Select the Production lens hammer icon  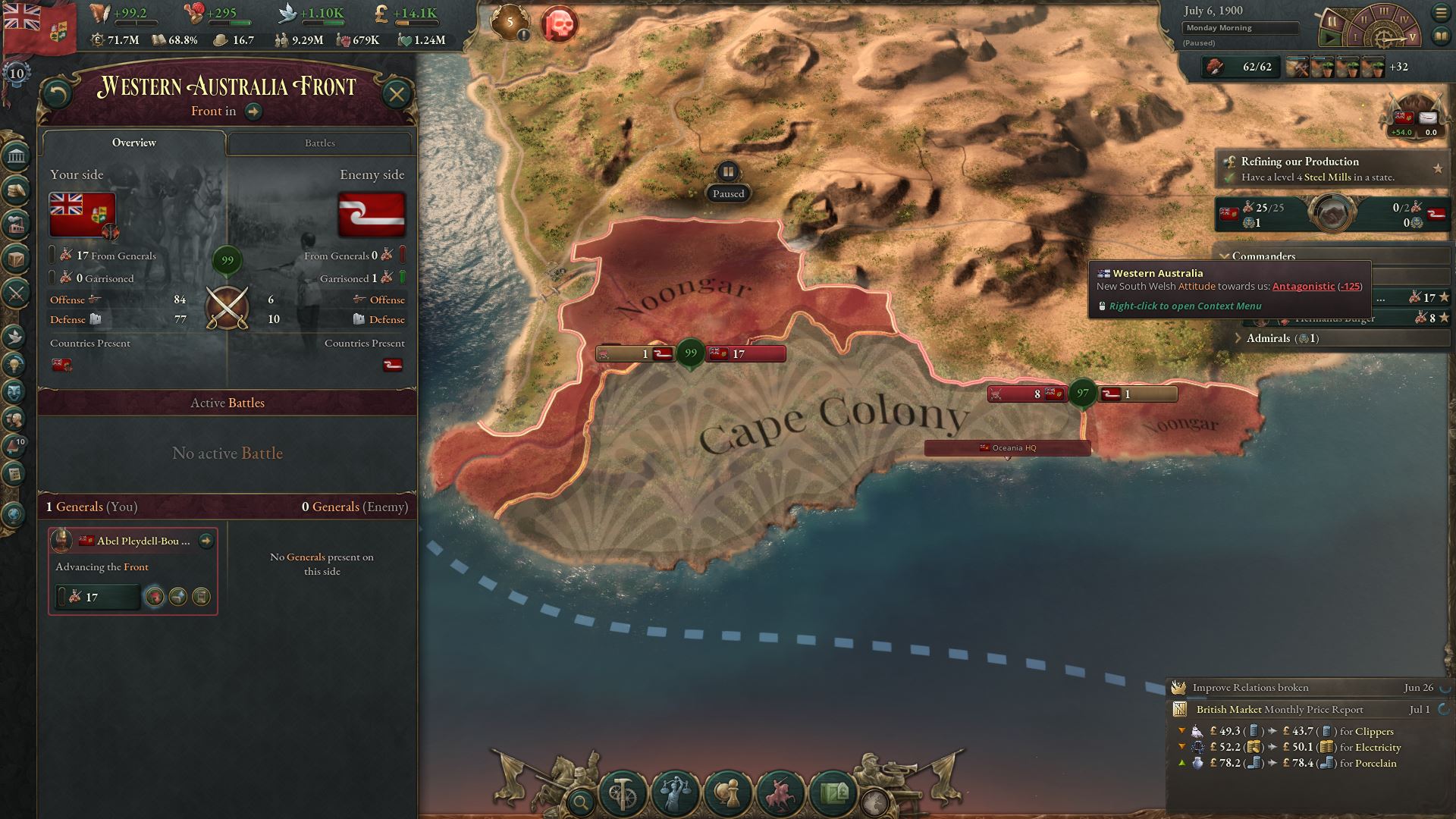pyautogui.click(x=623, y=793)
